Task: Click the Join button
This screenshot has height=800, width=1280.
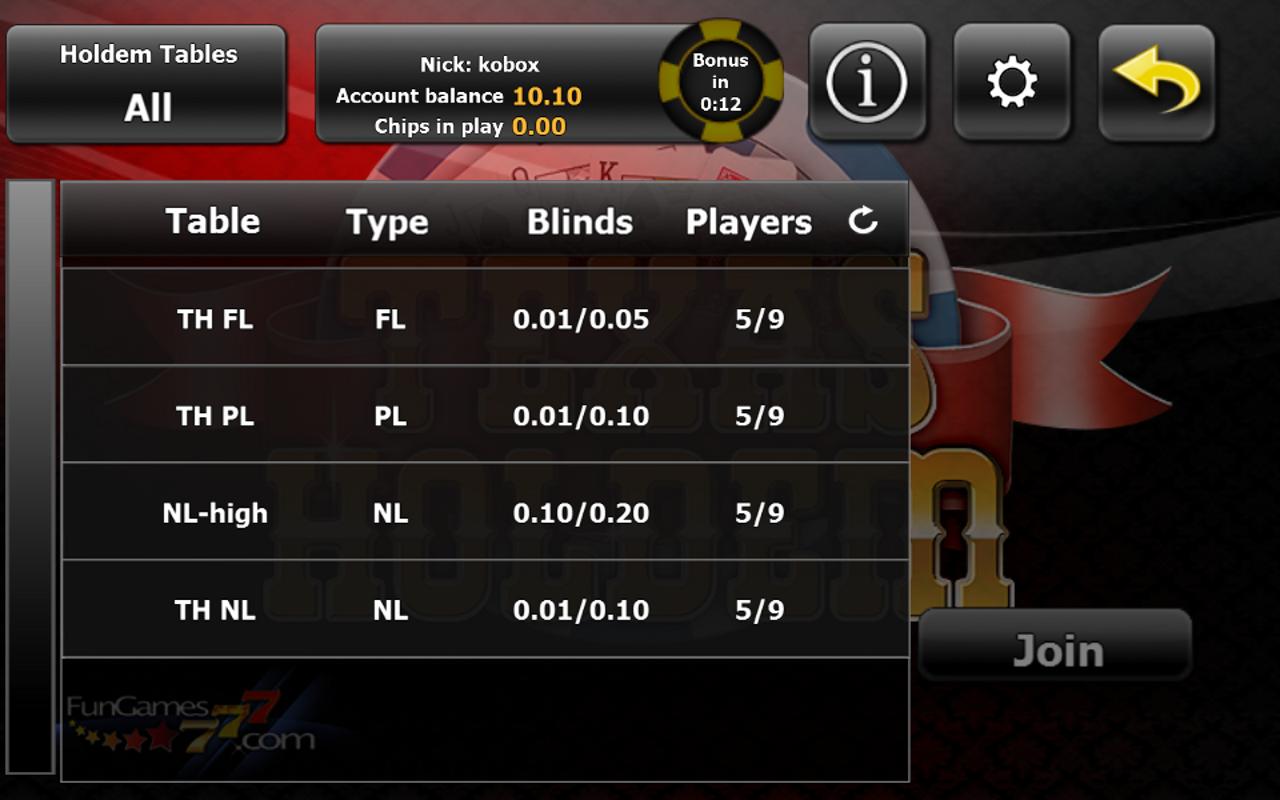Action: 1056,650
